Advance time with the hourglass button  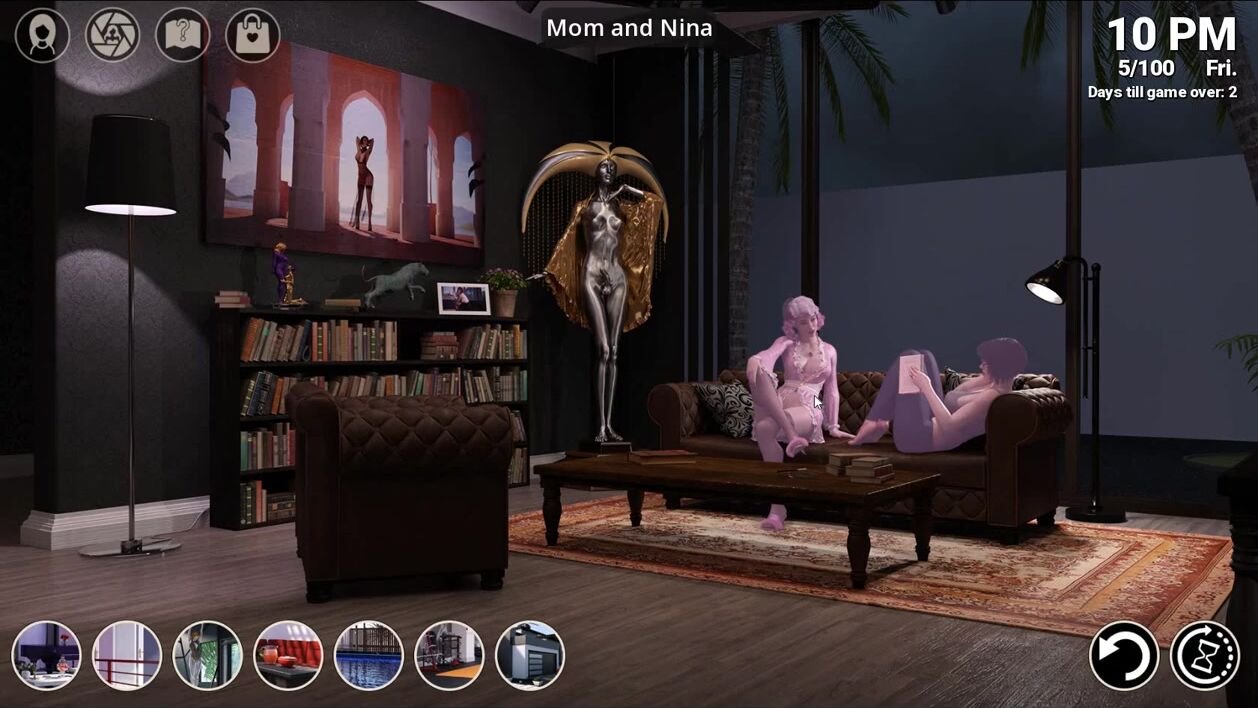click(1204, 656)
